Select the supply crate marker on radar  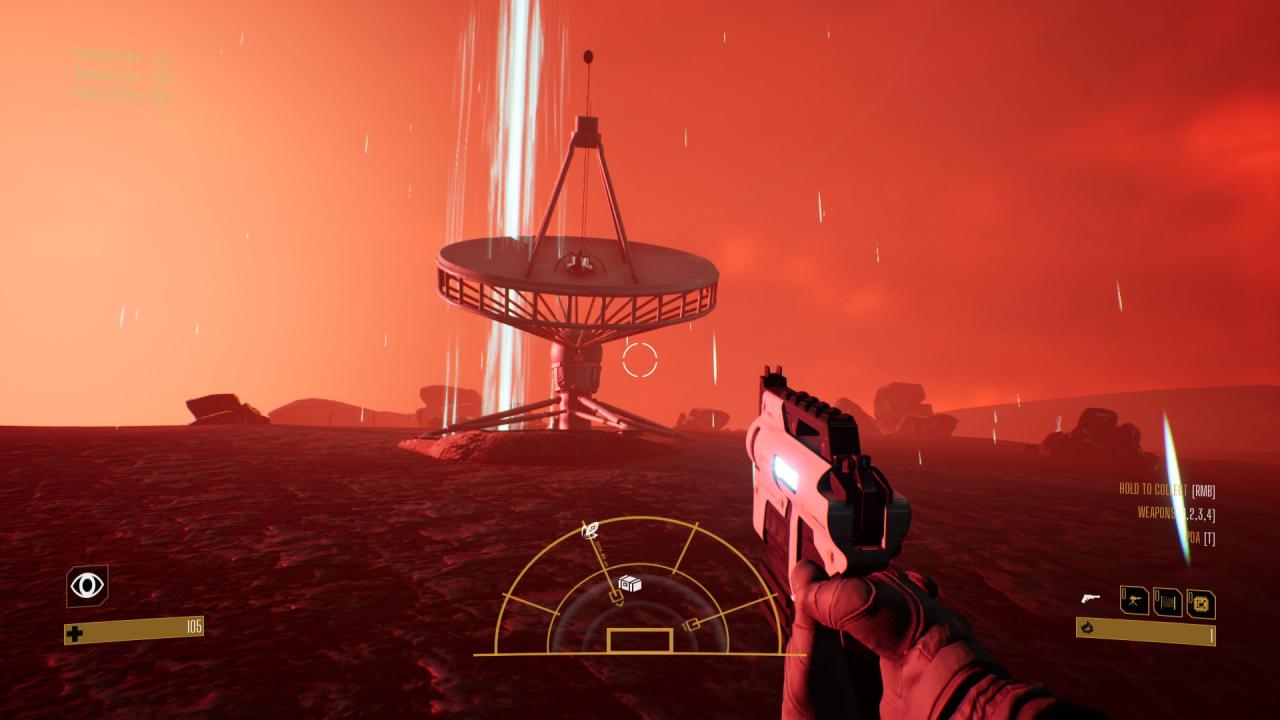click(x=629, y=583)
